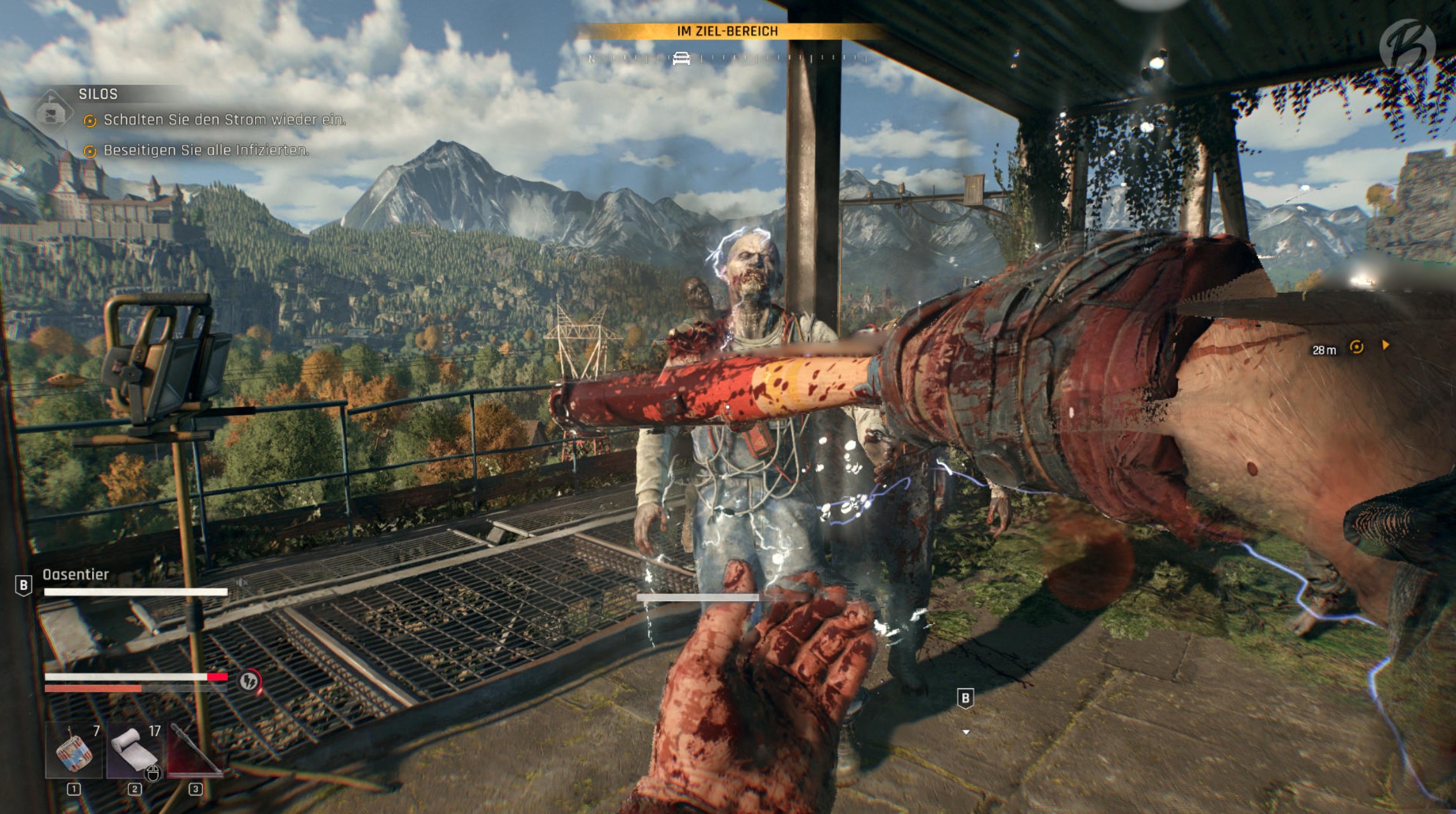Select the "IM ZIEL-BEREICH" banner
Image resolution: width=1456 pixels, height=814 pixels.
(727, 31)
